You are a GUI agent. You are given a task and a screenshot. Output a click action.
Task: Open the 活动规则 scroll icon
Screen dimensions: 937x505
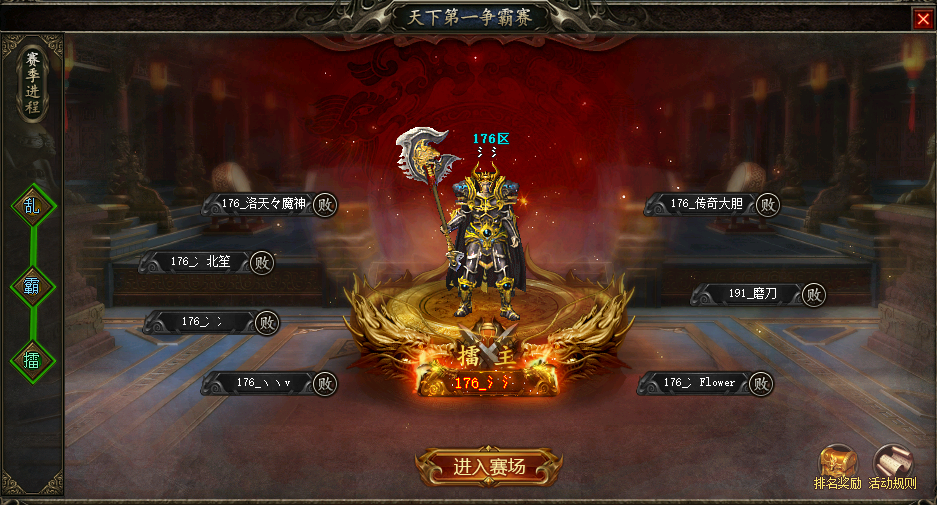[892, 464]
